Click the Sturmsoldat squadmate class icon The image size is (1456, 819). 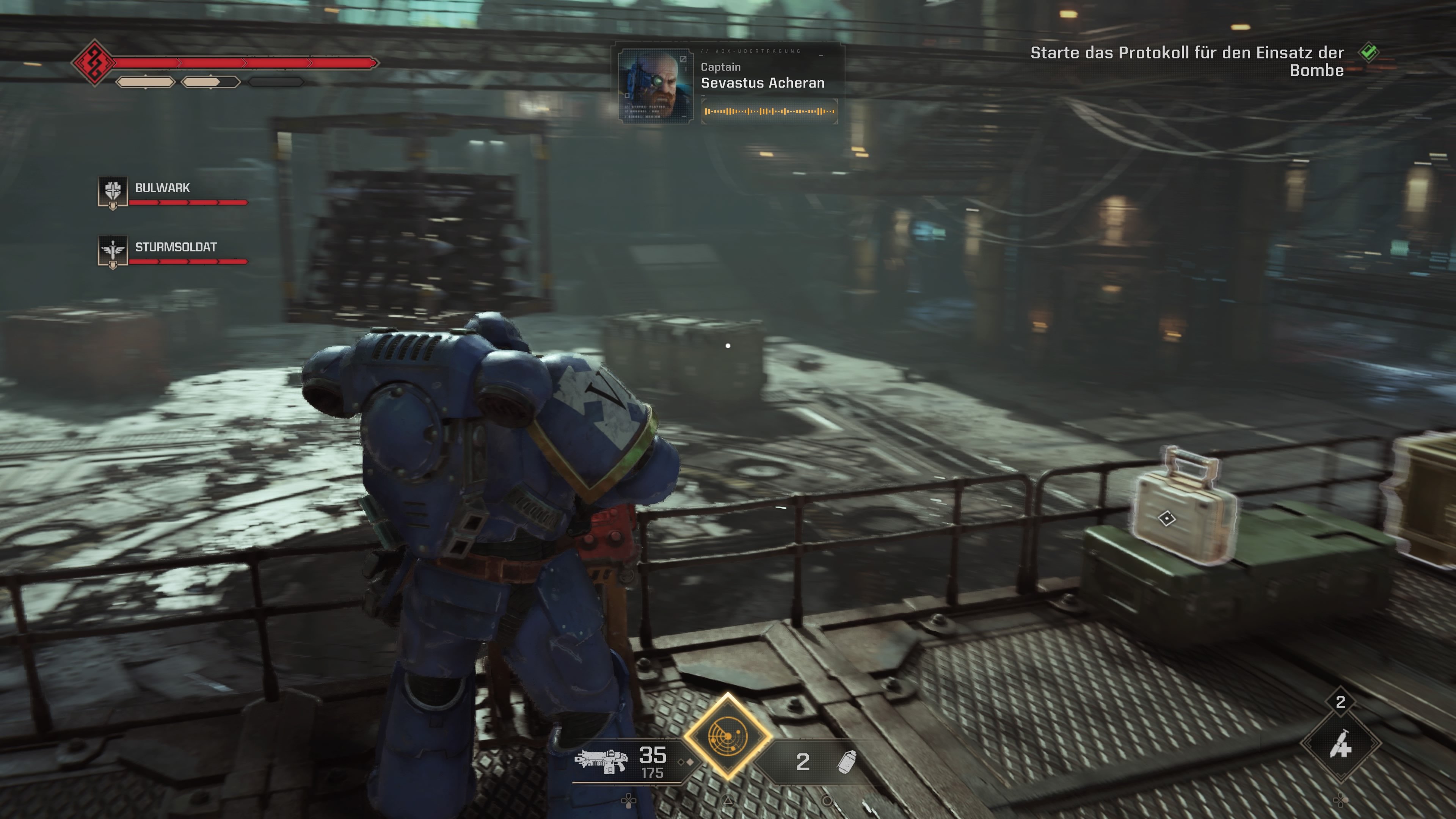(113, 250)
